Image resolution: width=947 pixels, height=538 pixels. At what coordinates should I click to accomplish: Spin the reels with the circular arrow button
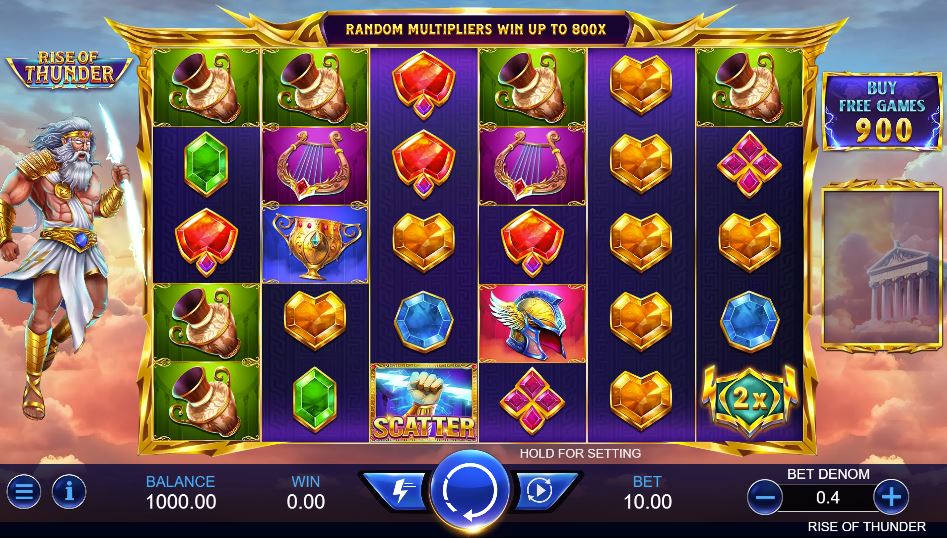click(470, 490)
